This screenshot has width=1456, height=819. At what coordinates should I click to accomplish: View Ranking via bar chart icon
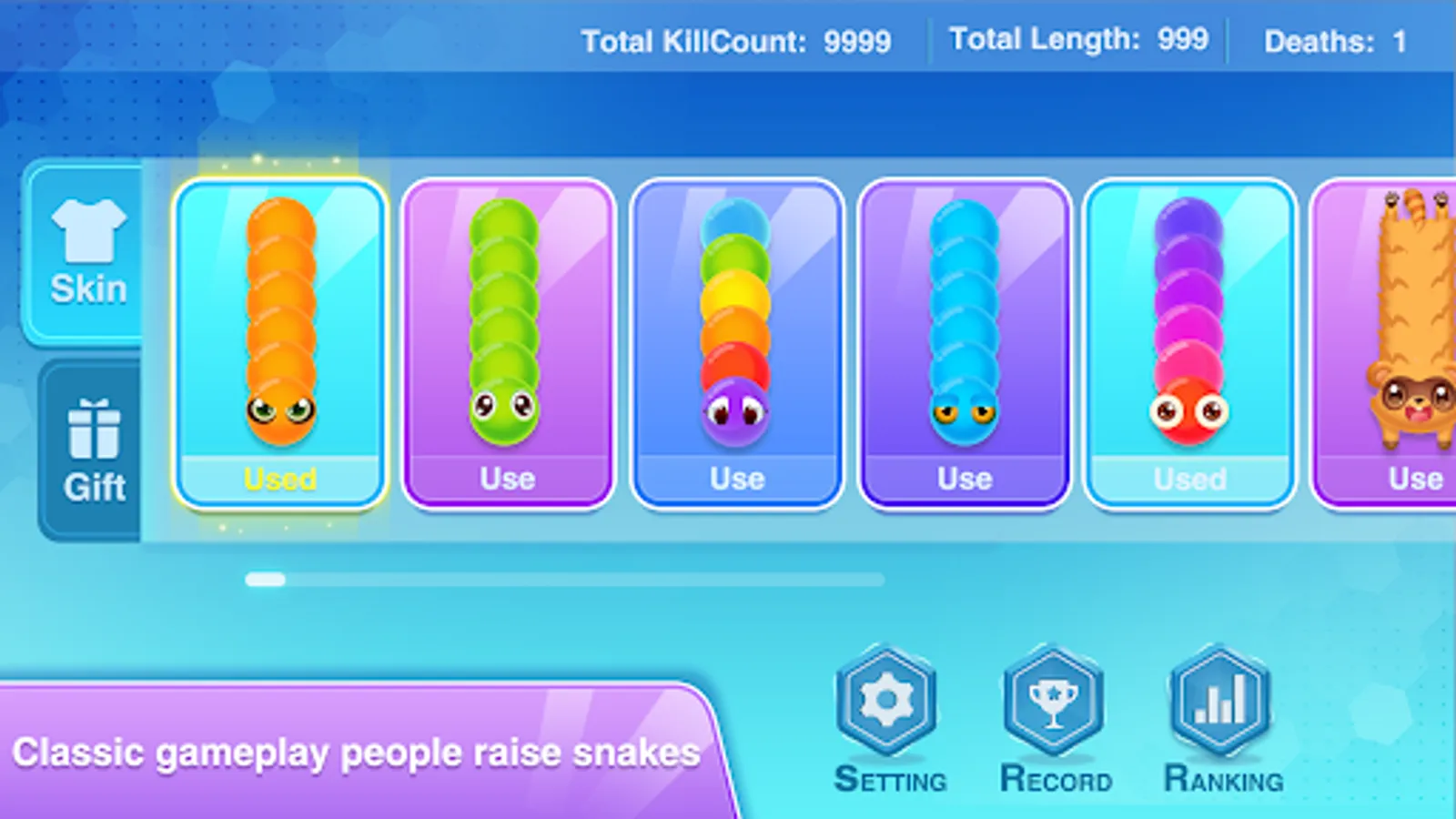(x=1219, y=701)
